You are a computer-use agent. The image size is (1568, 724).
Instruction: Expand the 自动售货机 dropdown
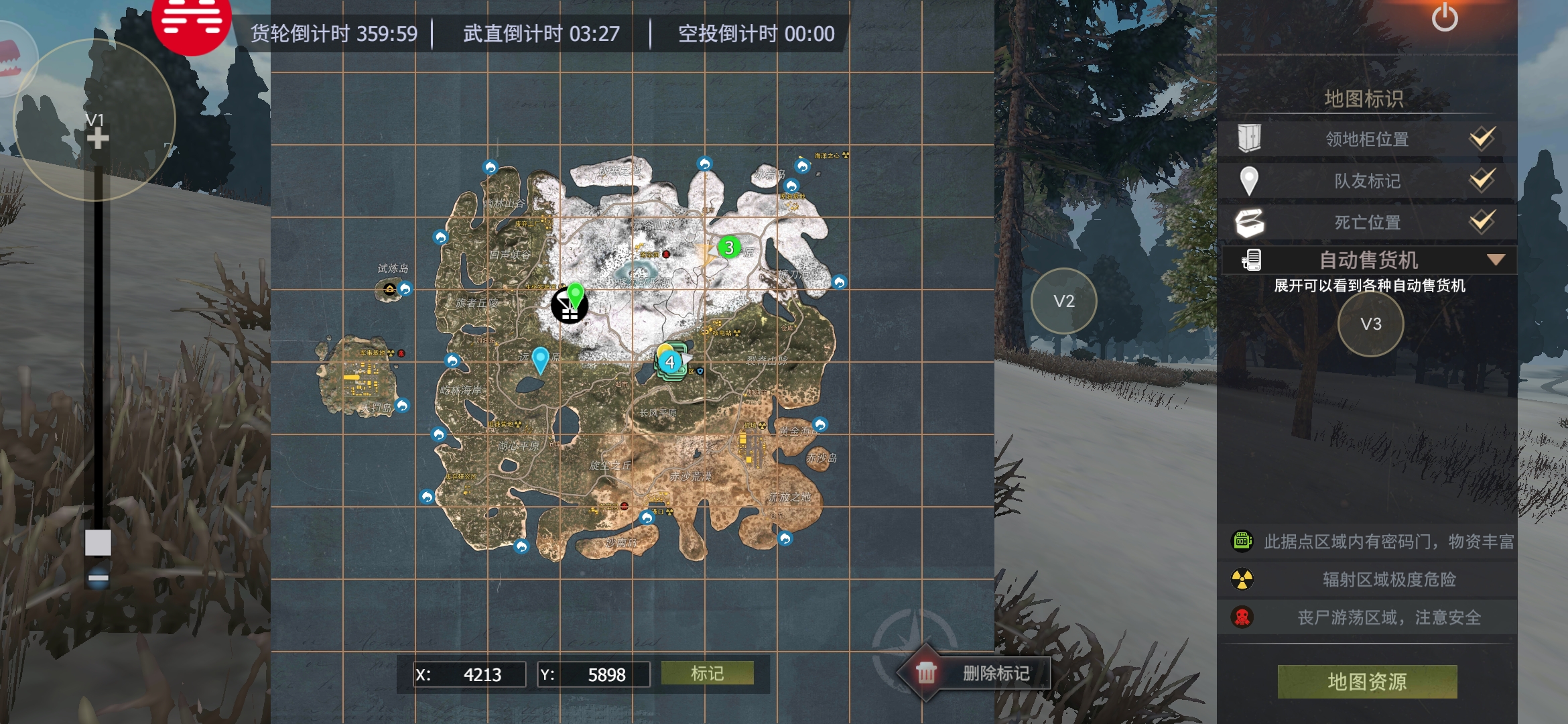click(1496, 259)
